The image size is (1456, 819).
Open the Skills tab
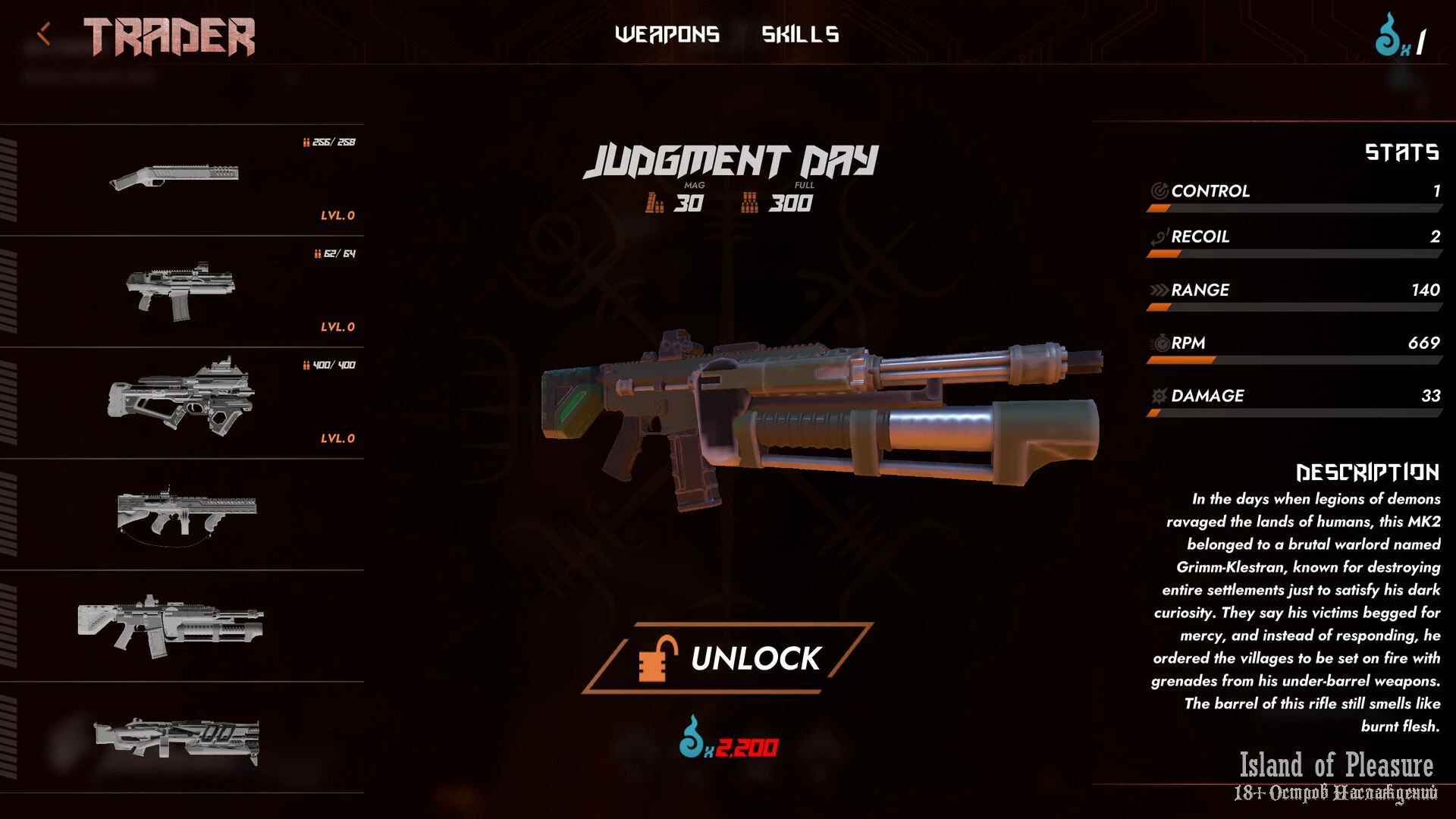(800, 34)
